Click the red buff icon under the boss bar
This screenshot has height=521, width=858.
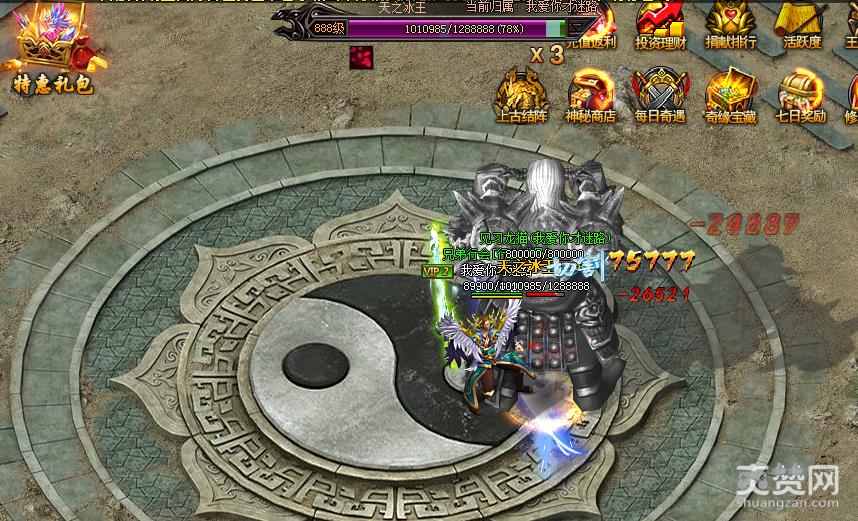[361, 57]
